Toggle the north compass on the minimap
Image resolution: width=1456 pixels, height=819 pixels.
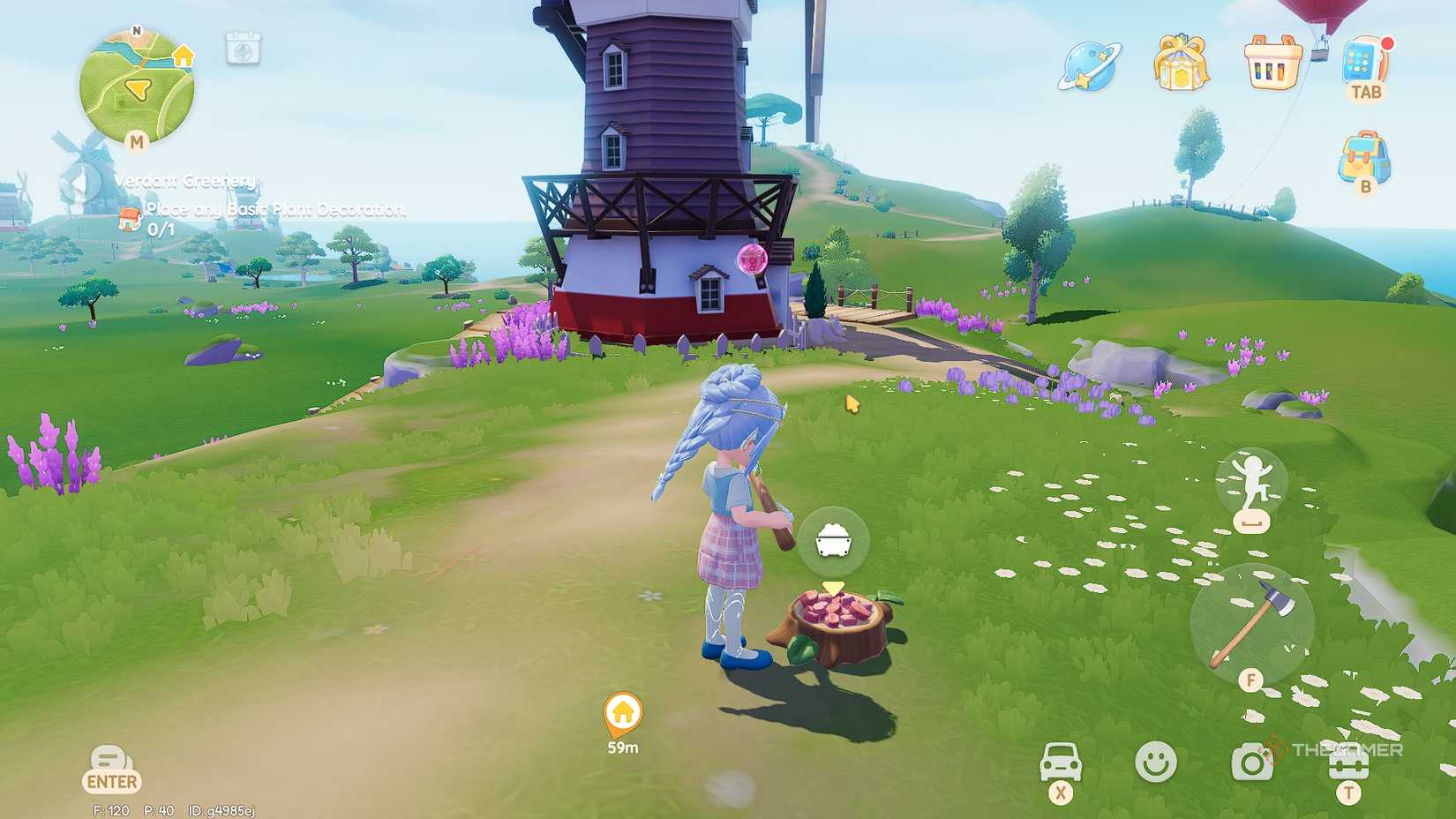click(x=137, y=29)
